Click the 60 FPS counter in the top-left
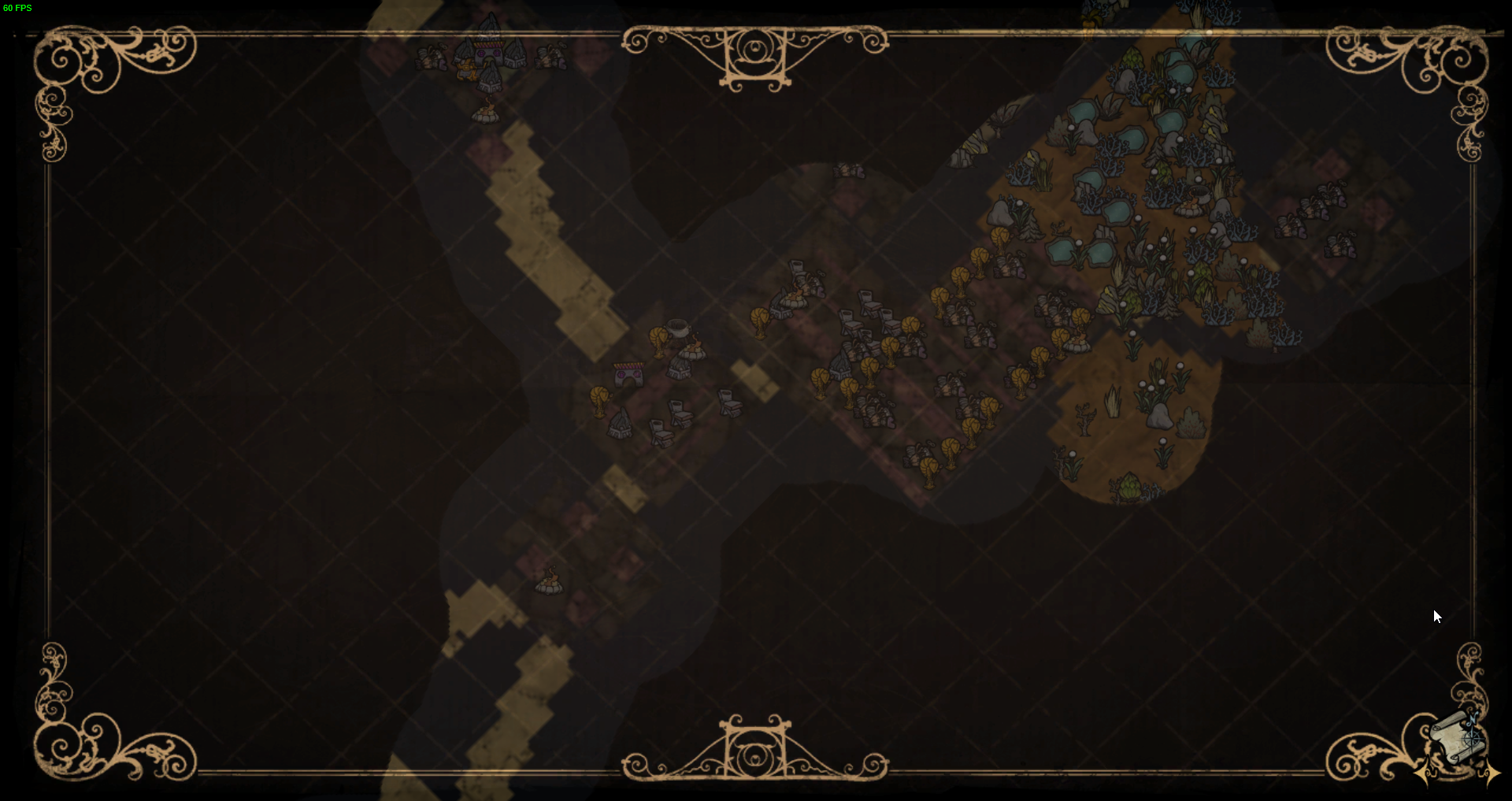 (x=17, y=8)
